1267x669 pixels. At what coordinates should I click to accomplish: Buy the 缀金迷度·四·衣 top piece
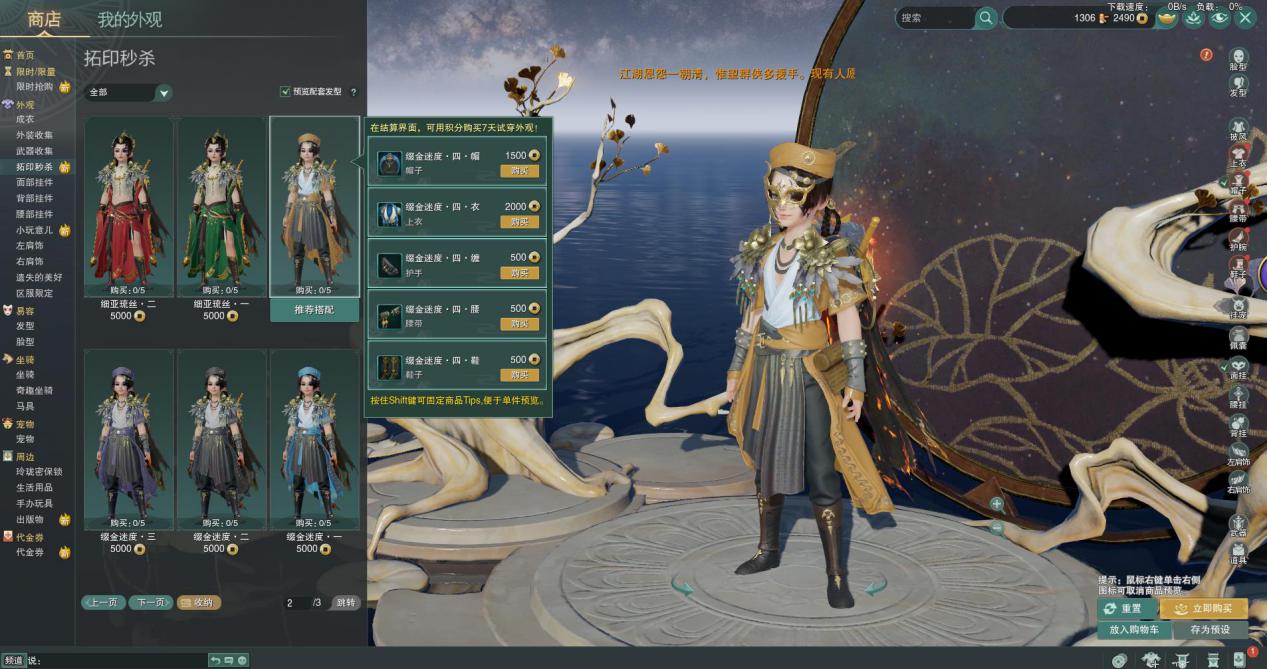(x=519, y=221)
